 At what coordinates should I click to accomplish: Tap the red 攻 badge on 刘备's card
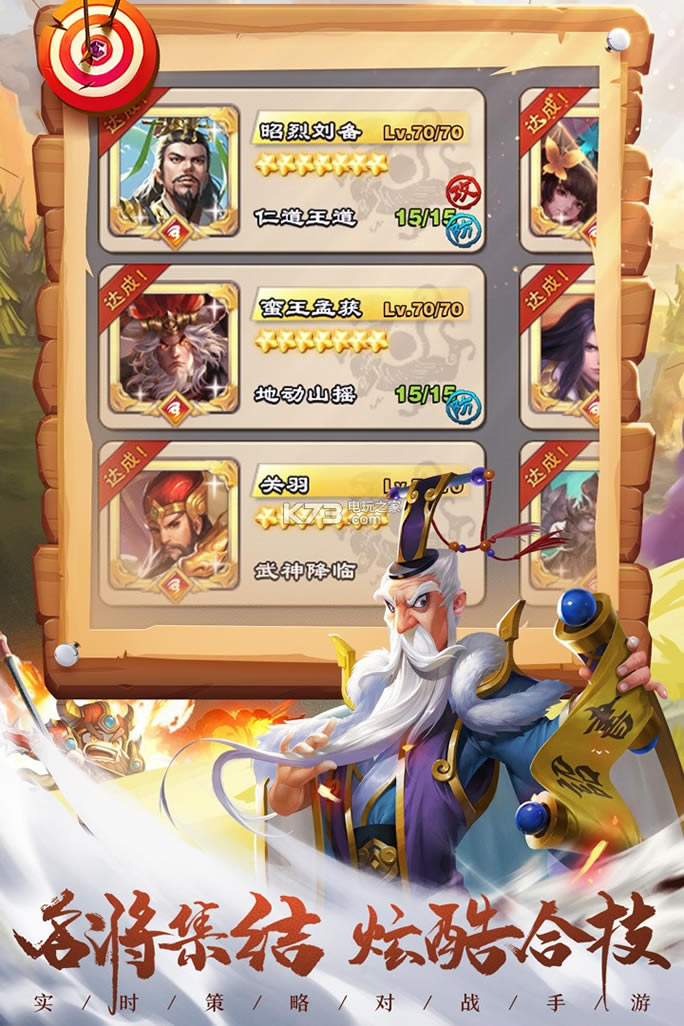coord(462,190)
